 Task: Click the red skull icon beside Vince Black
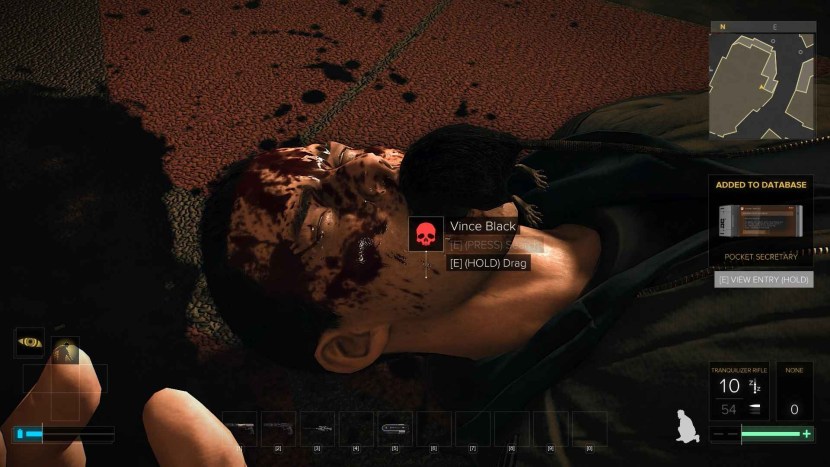pyautogui.click(x=426, y=234)
